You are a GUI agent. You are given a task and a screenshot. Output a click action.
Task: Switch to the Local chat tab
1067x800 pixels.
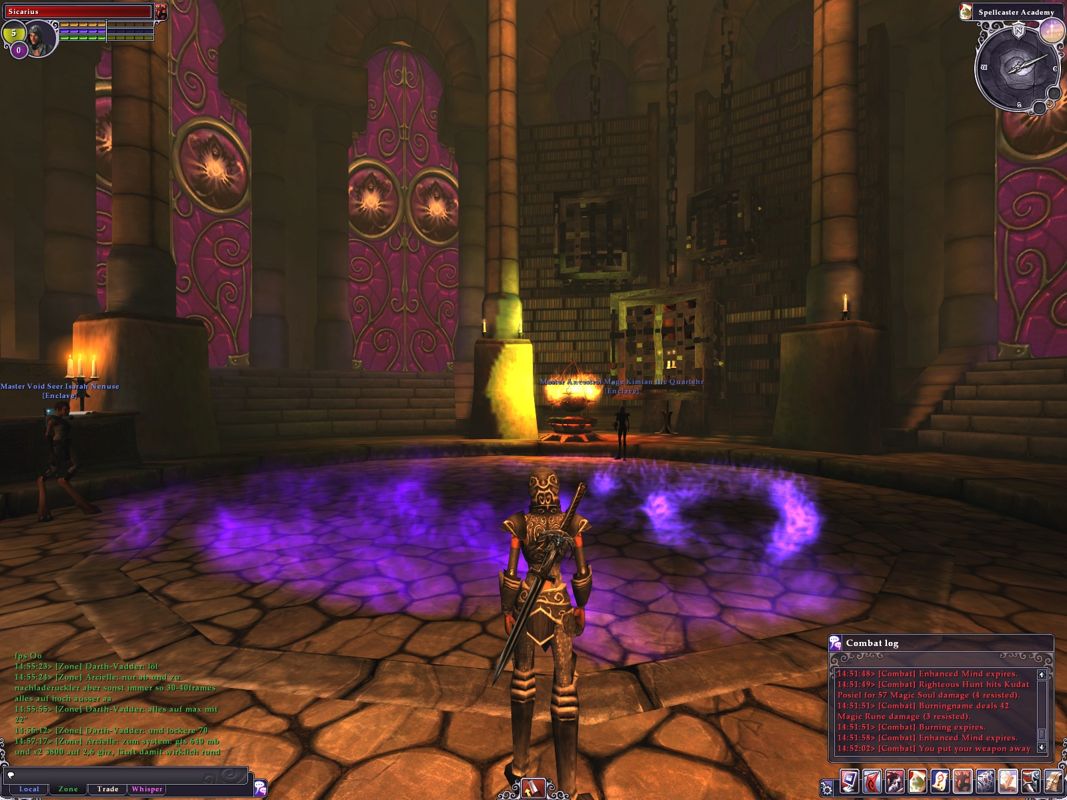coord(30,789)
